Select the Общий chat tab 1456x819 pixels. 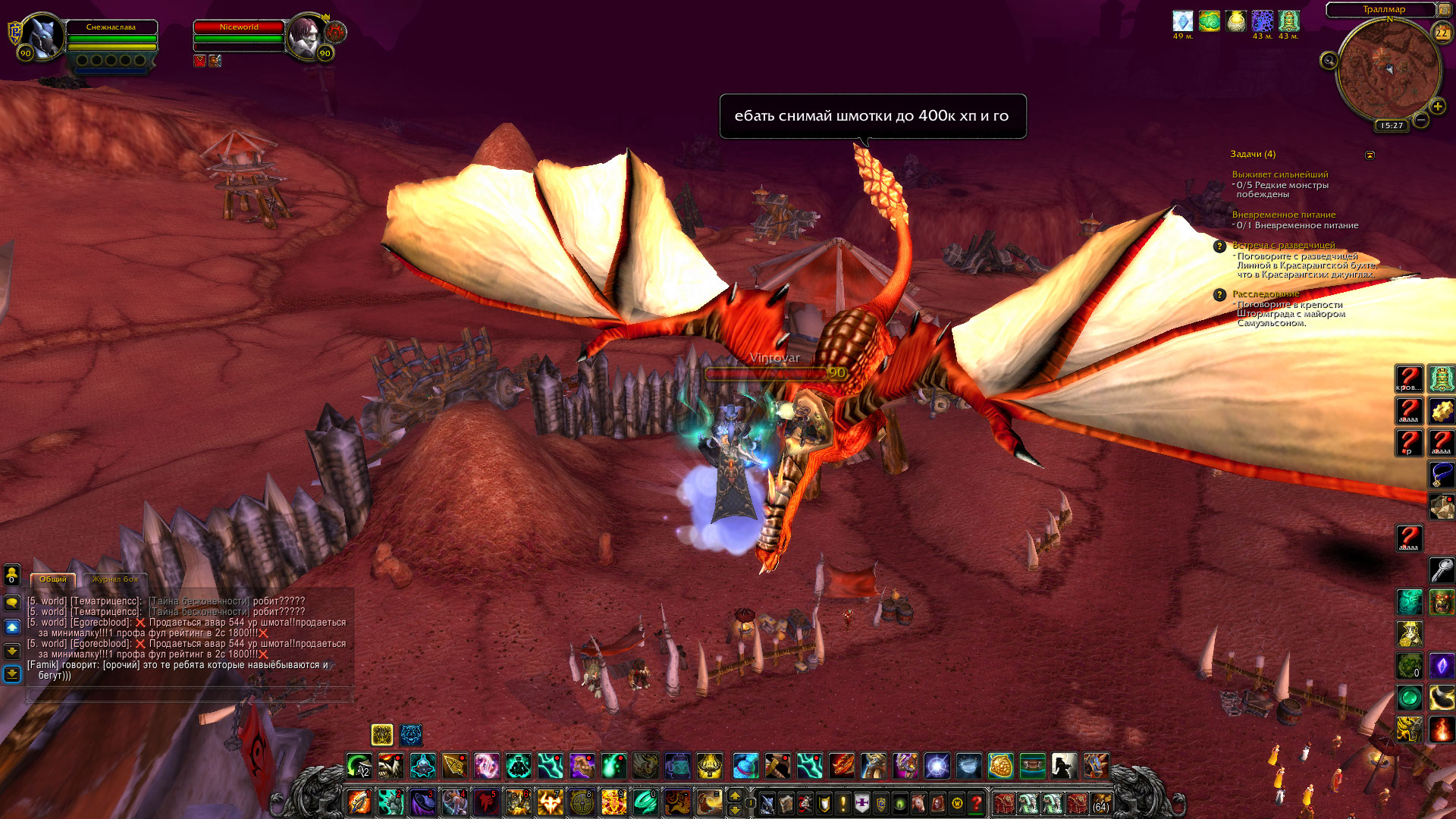pos(53,579)
